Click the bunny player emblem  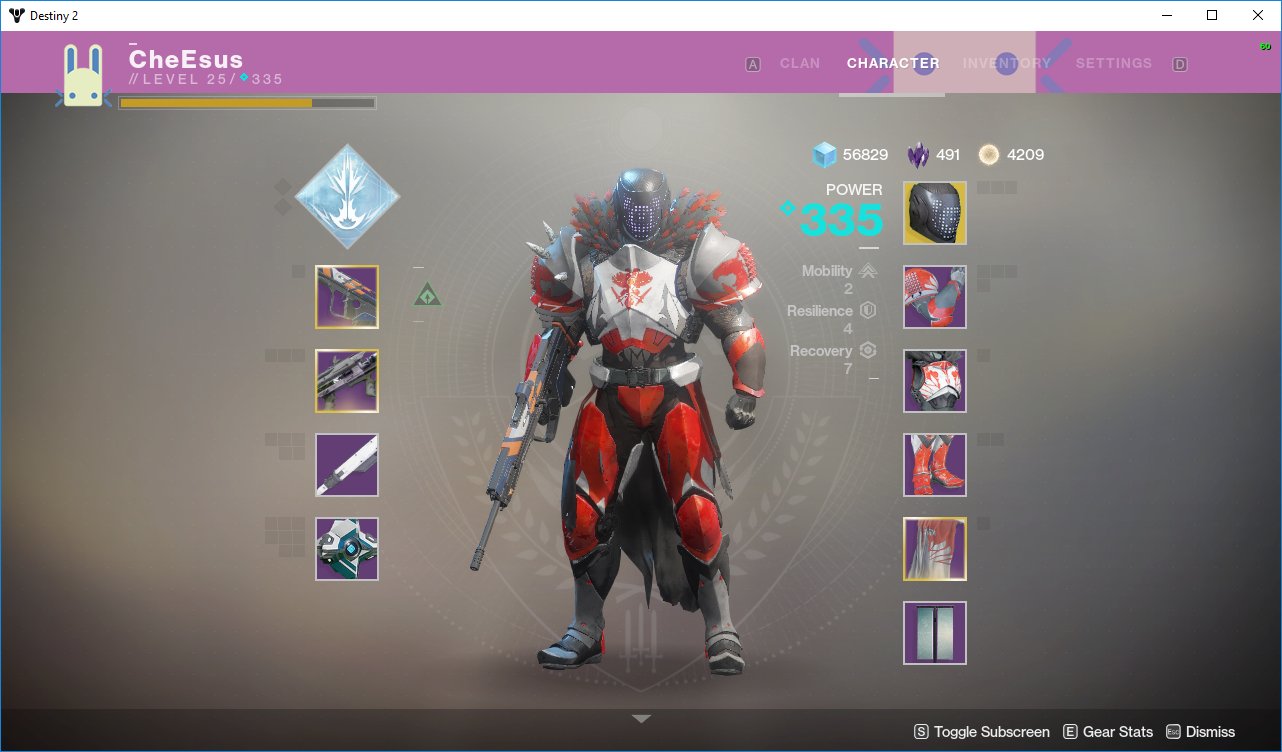click(x=84, y=75)
